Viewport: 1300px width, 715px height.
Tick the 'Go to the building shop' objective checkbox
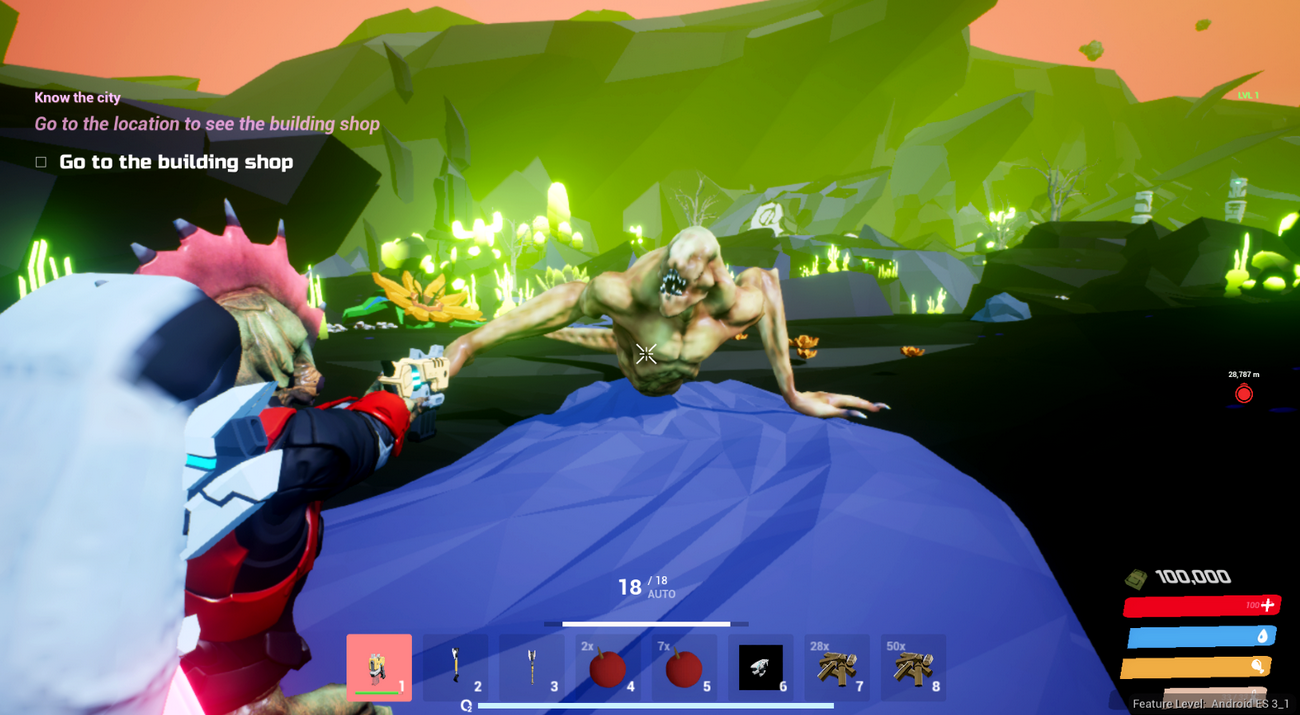pos(41,162)
